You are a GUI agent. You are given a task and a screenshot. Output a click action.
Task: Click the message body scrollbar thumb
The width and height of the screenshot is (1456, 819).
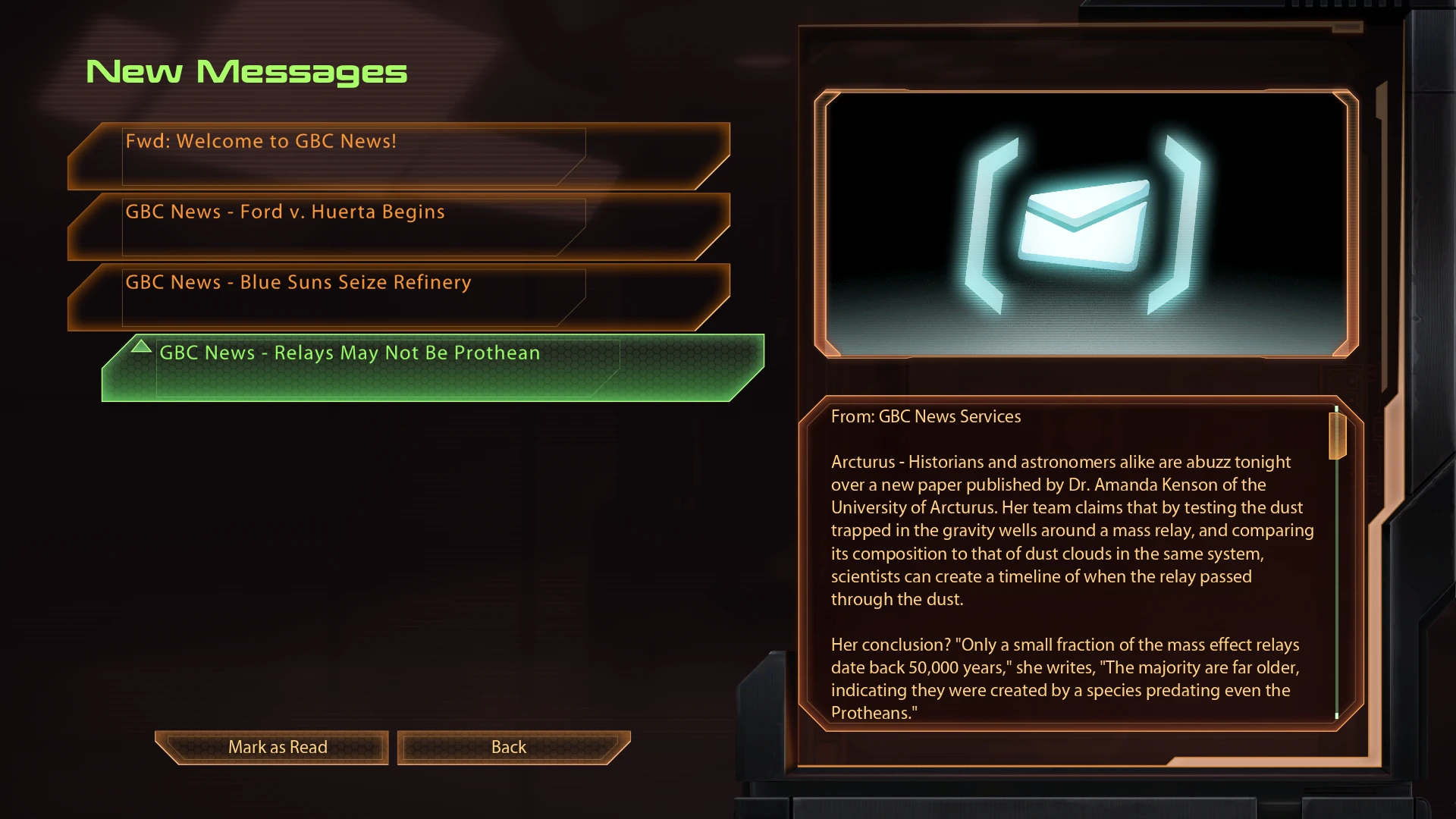pos(1335,436)
